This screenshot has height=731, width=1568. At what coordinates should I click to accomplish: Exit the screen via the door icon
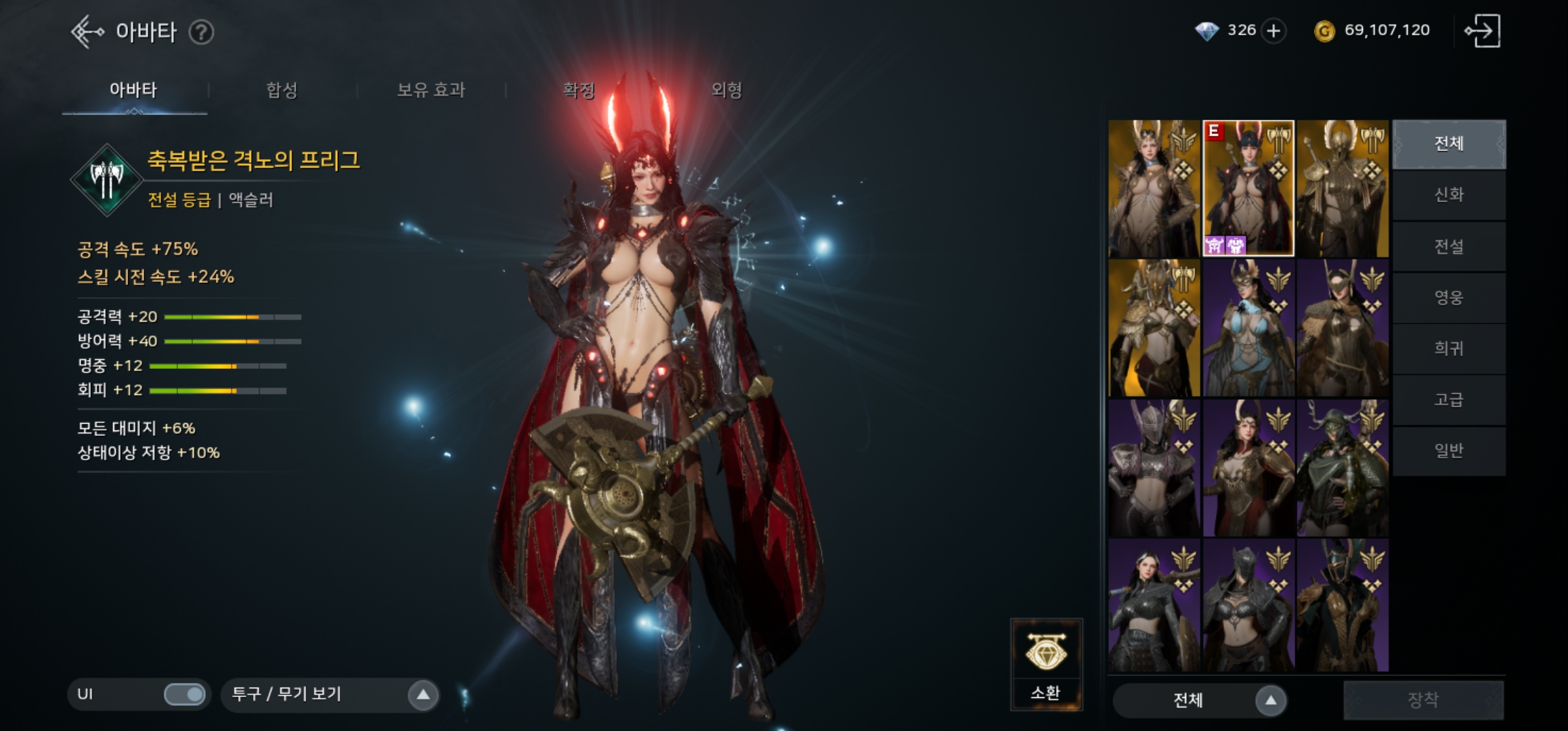(1483, 31)
